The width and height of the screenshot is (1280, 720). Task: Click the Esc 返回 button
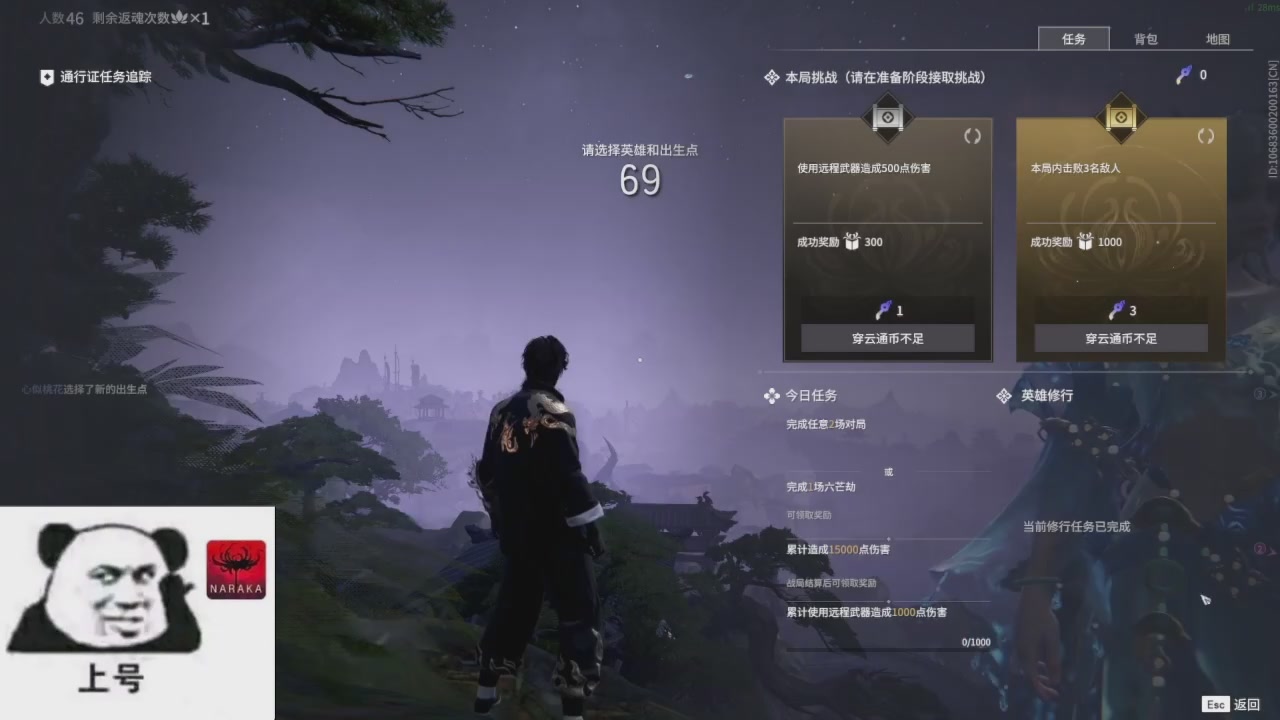[x=1228, y=704]
